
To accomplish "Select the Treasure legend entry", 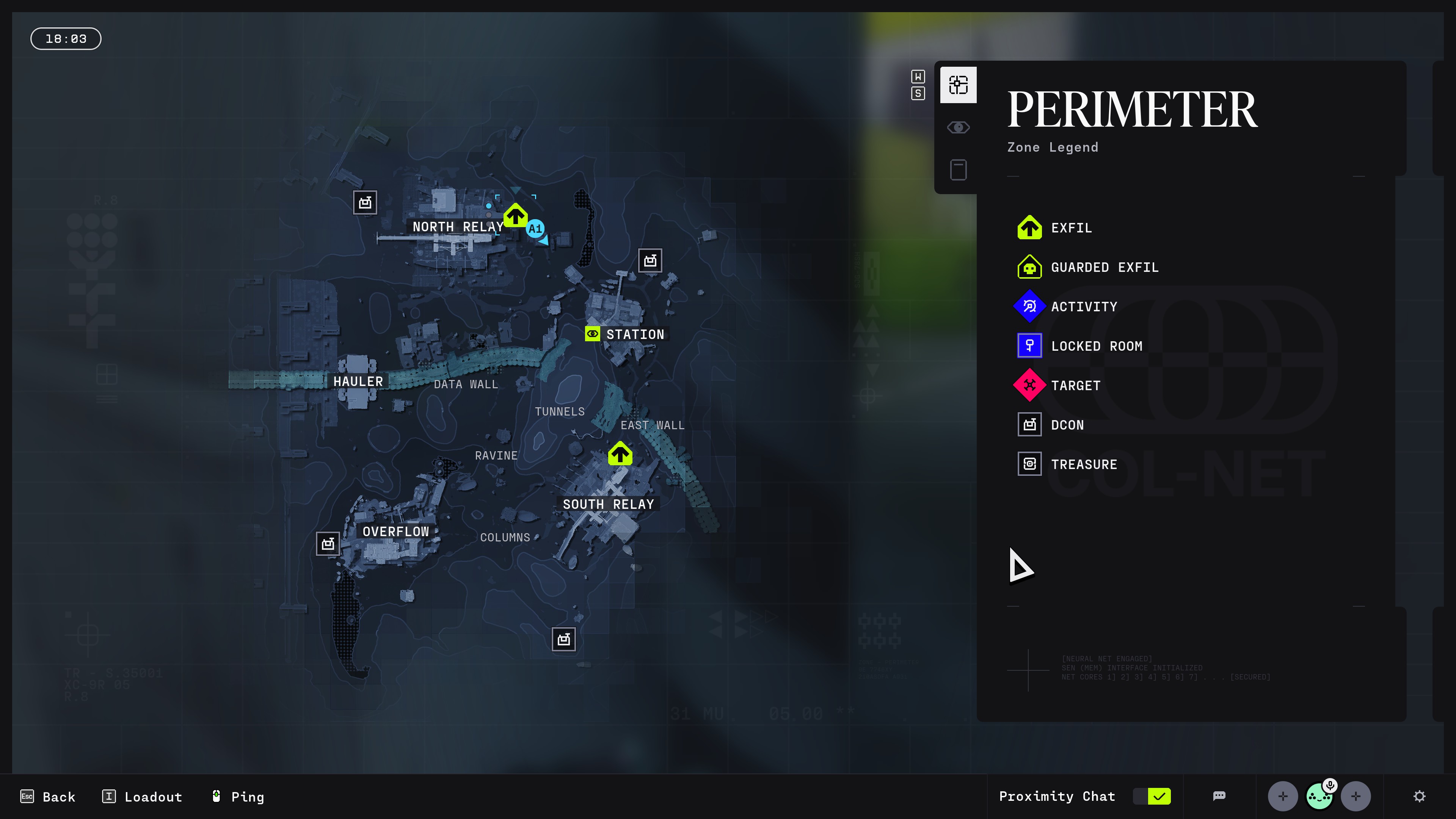I will coord(1083,464).
